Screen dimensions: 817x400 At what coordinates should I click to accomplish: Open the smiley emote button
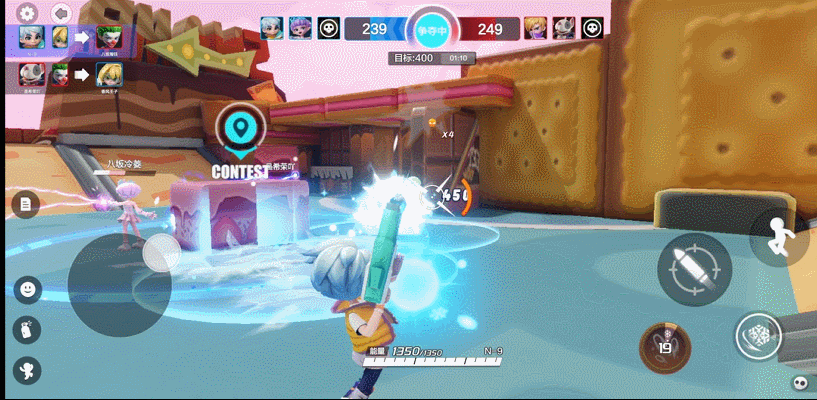tap(27, 290)
